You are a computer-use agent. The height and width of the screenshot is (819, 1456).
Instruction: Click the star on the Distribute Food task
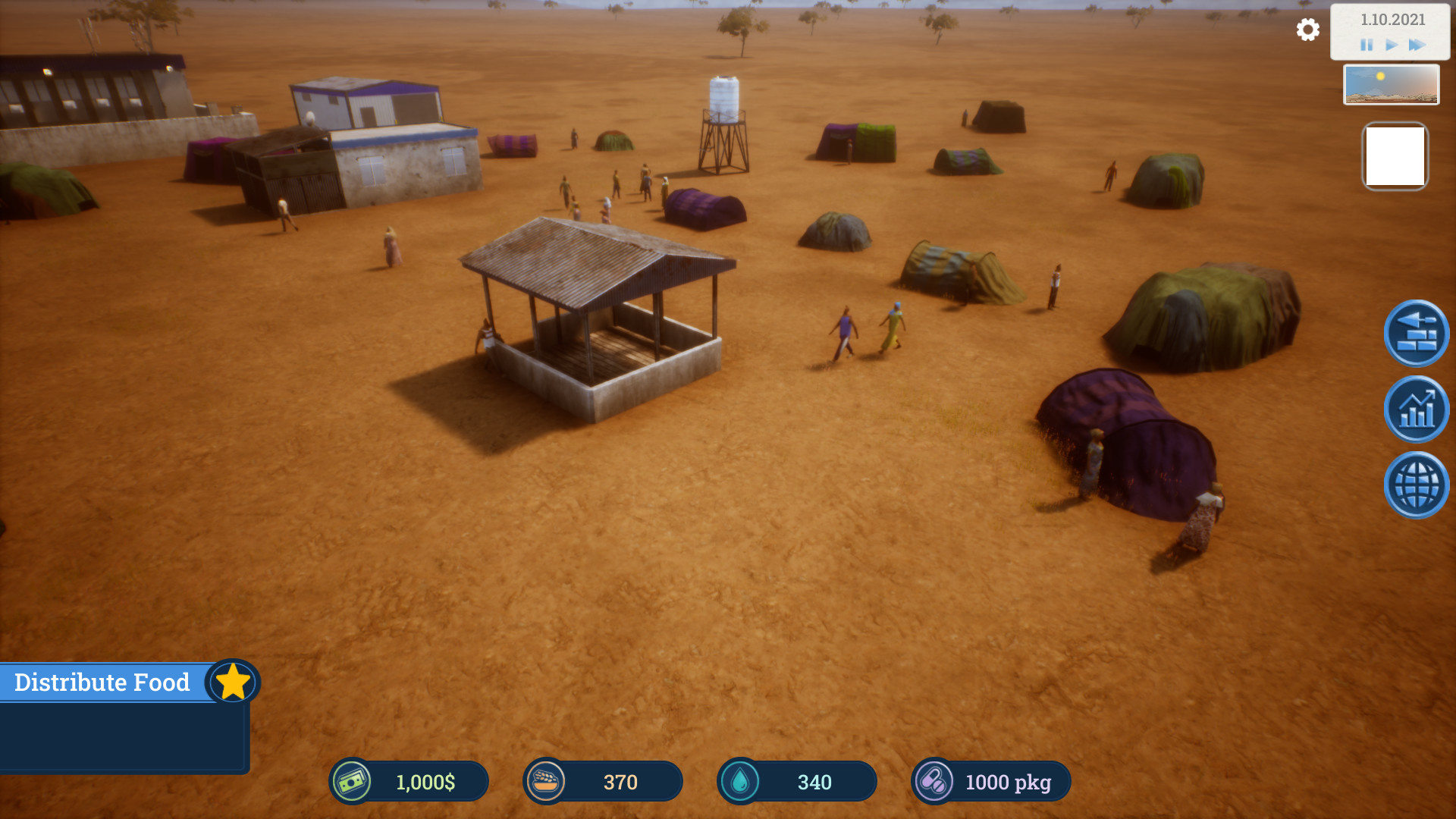233,681
